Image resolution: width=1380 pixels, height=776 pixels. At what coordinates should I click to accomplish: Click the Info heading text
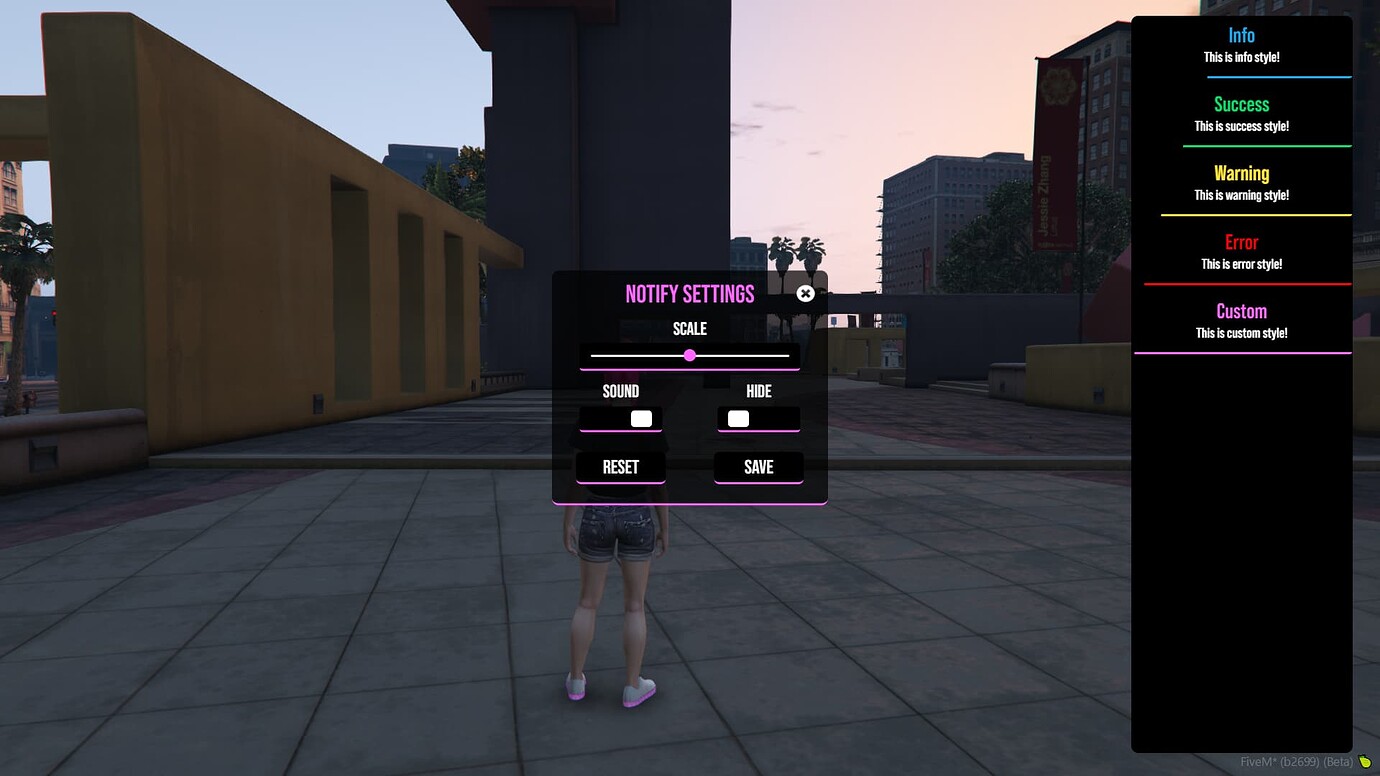1241,34
